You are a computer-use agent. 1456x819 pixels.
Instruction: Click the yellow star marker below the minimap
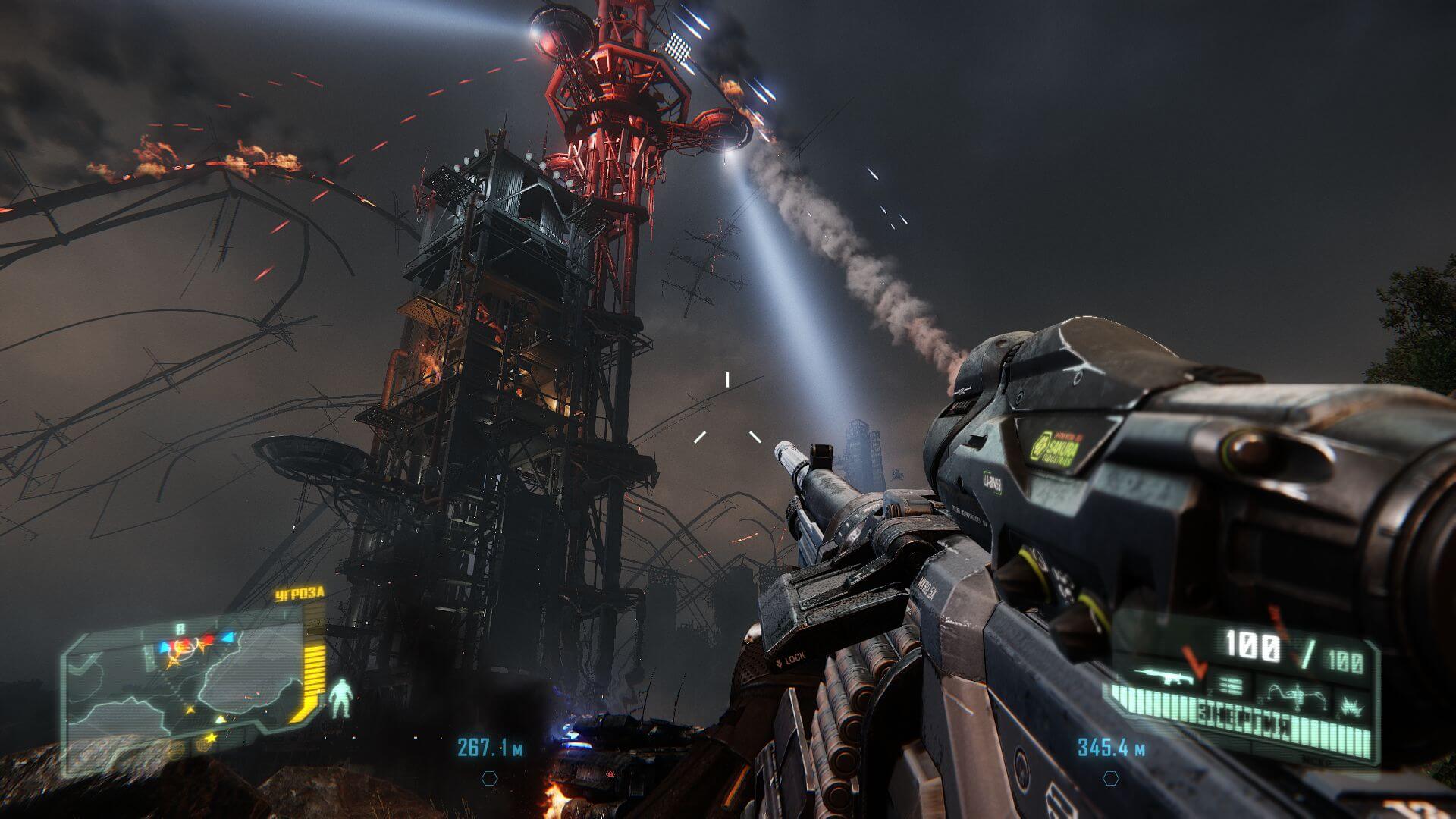point(211,737)
